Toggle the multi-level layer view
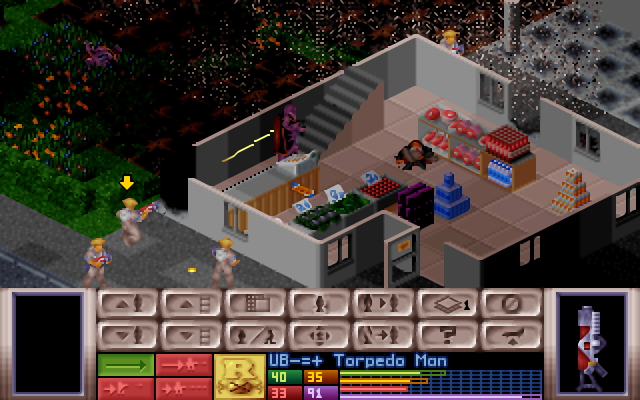640x400 pixels. 447,303
